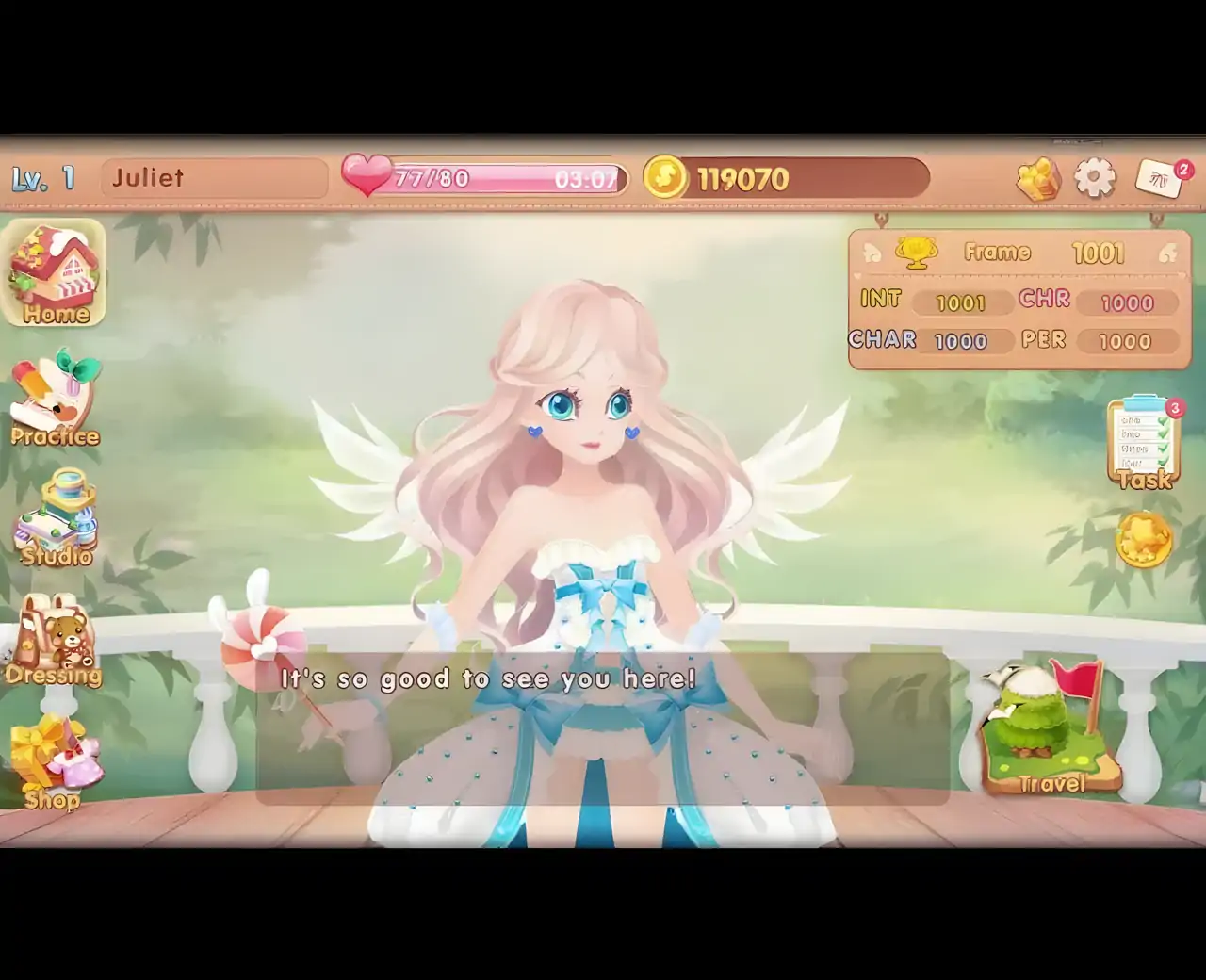Open the game Settings gear
This screenshot has height=980, width=1206.
tap(1093, 177)
